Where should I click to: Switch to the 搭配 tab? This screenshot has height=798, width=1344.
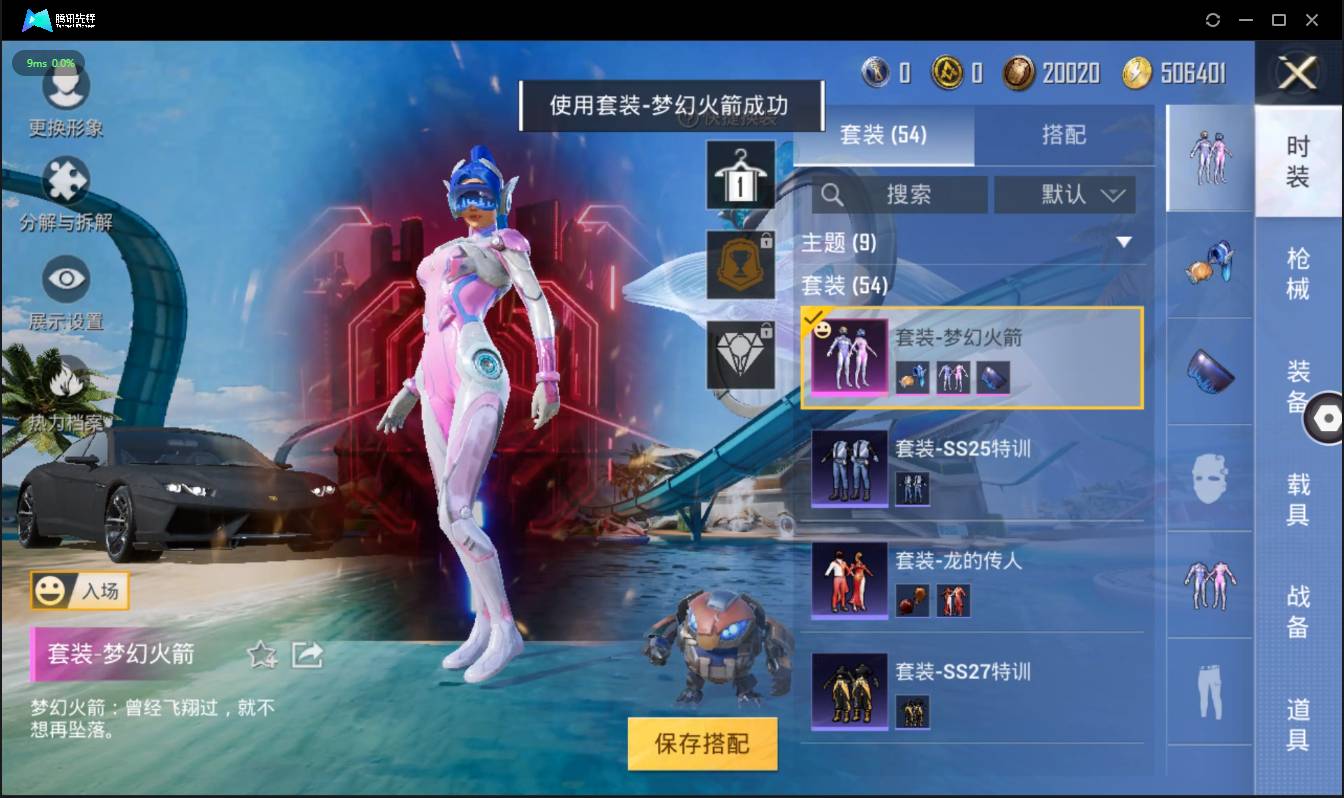1064,135
